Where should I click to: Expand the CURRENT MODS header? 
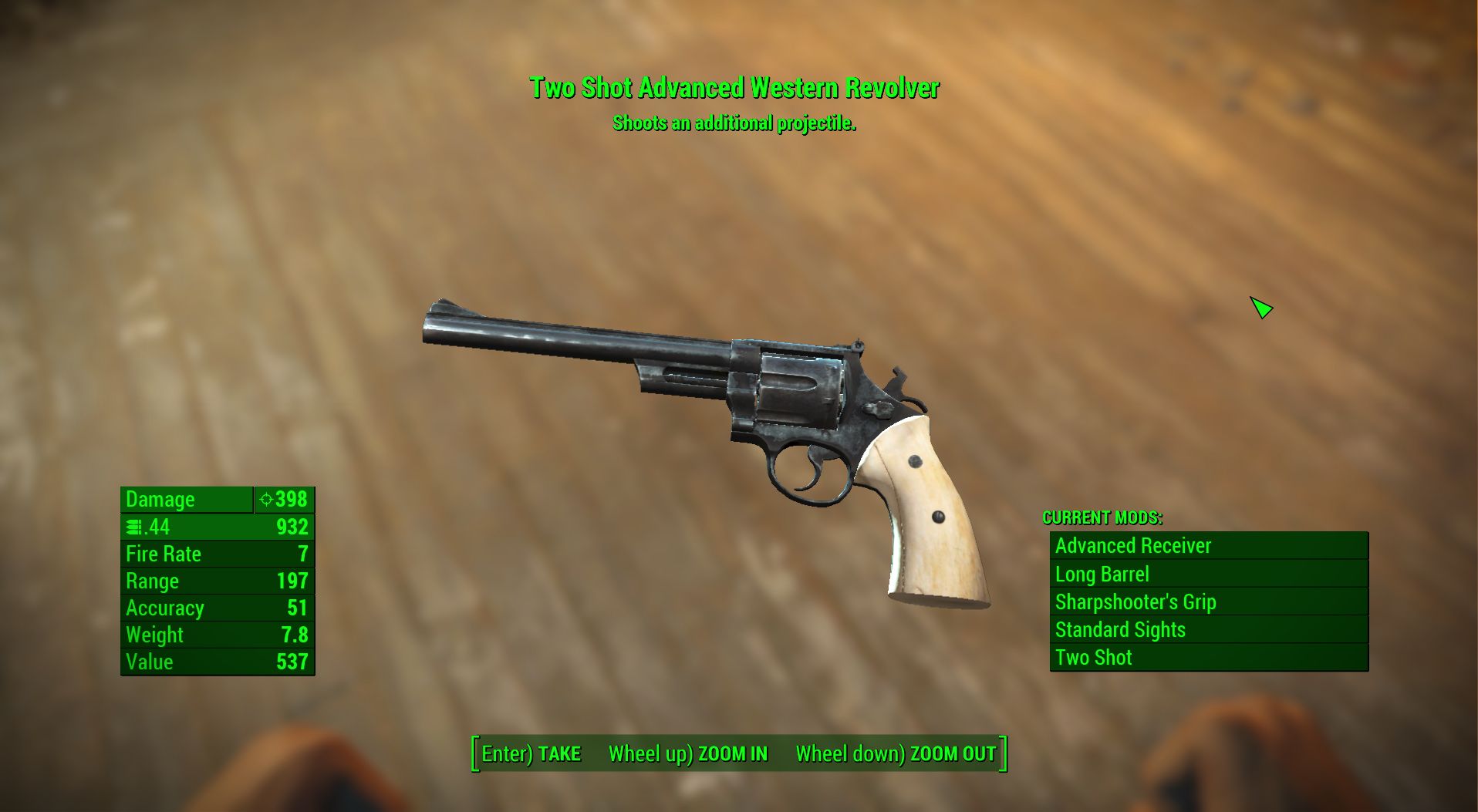pos(1103,518)
